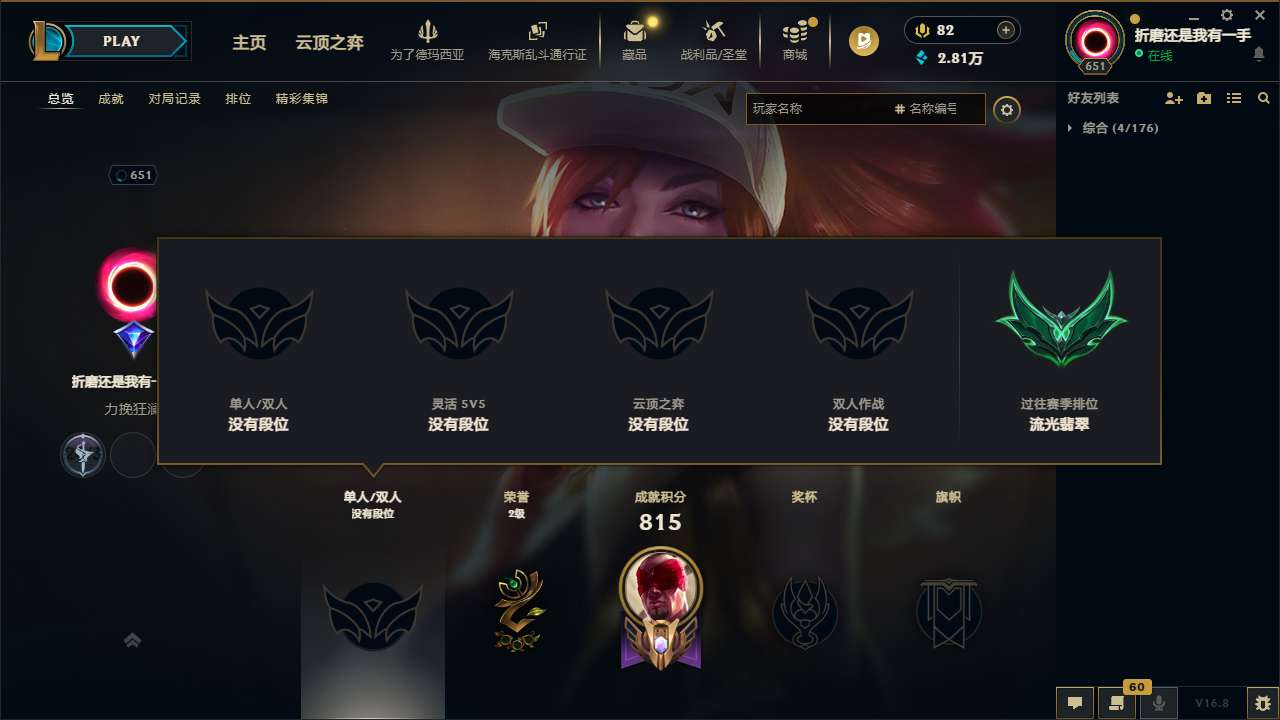Switch to the 成就 tab
The width and height of the screenshot is (1280, 720).
pyautogui.click(x=110, y=99)
